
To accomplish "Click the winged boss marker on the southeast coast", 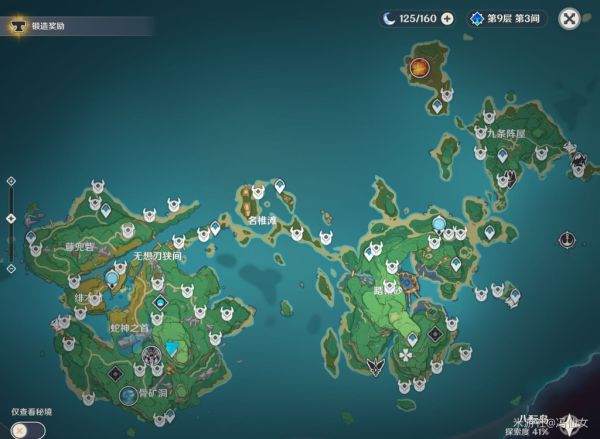I will 375,366.
